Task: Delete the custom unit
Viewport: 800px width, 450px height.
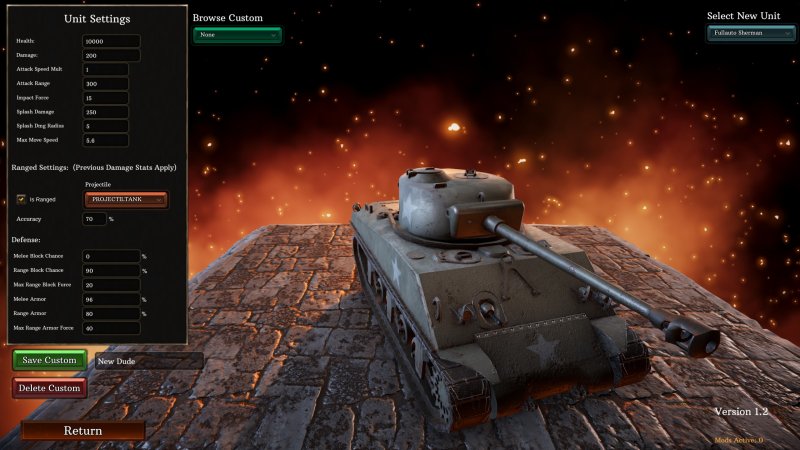Action: (49, 388)
